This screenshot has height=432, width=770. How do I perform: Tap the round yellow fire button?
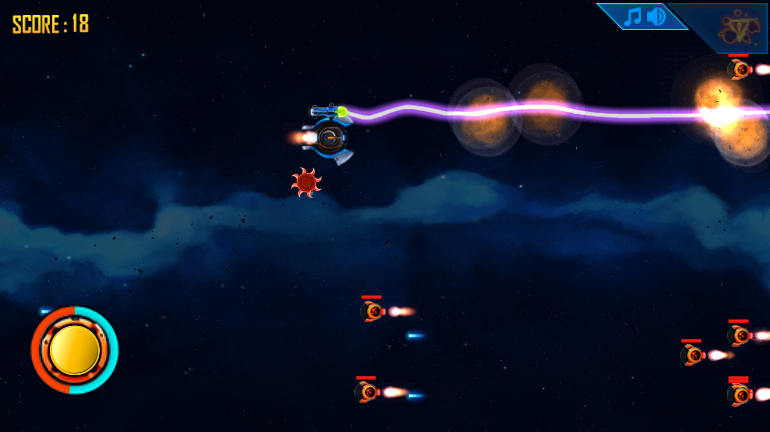pos(75,350)
